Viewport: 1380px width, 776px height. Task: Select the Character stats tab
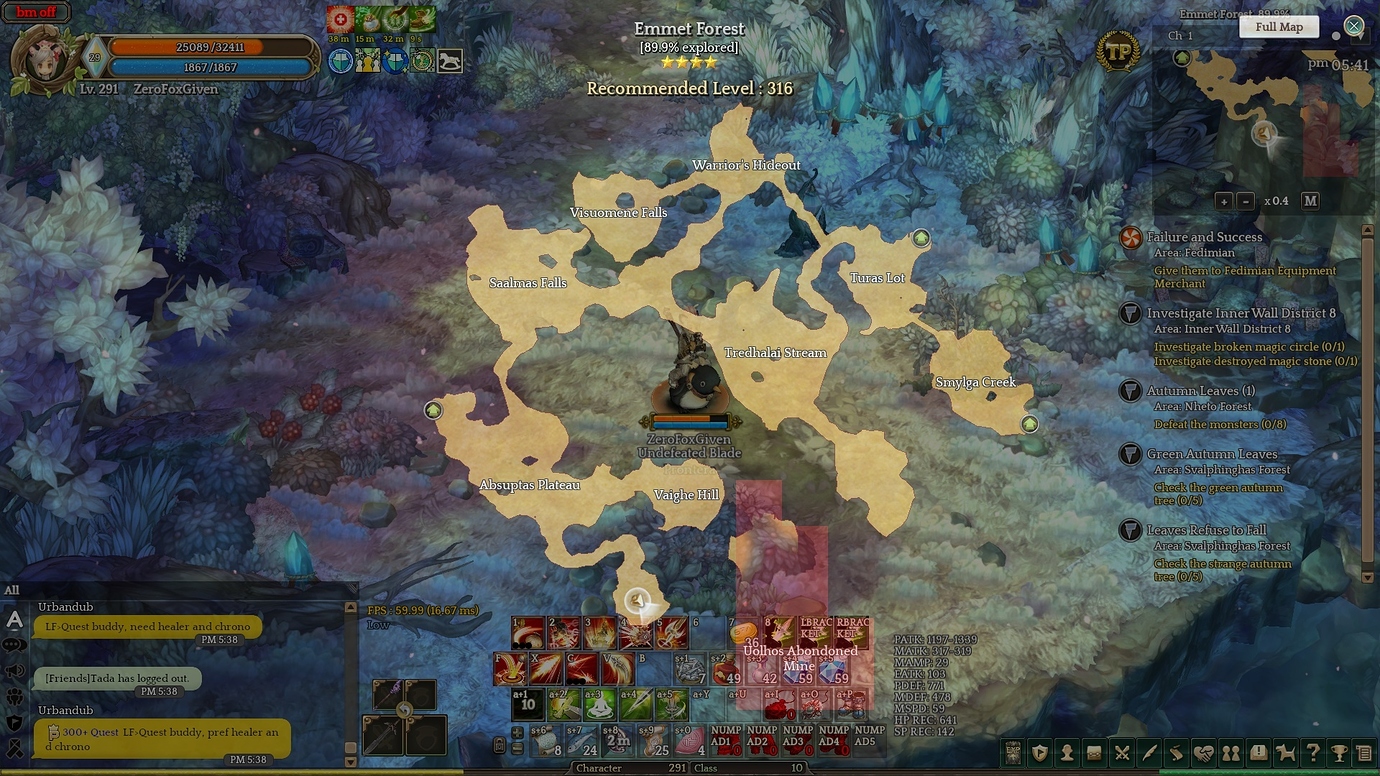(x=598, y=768)
